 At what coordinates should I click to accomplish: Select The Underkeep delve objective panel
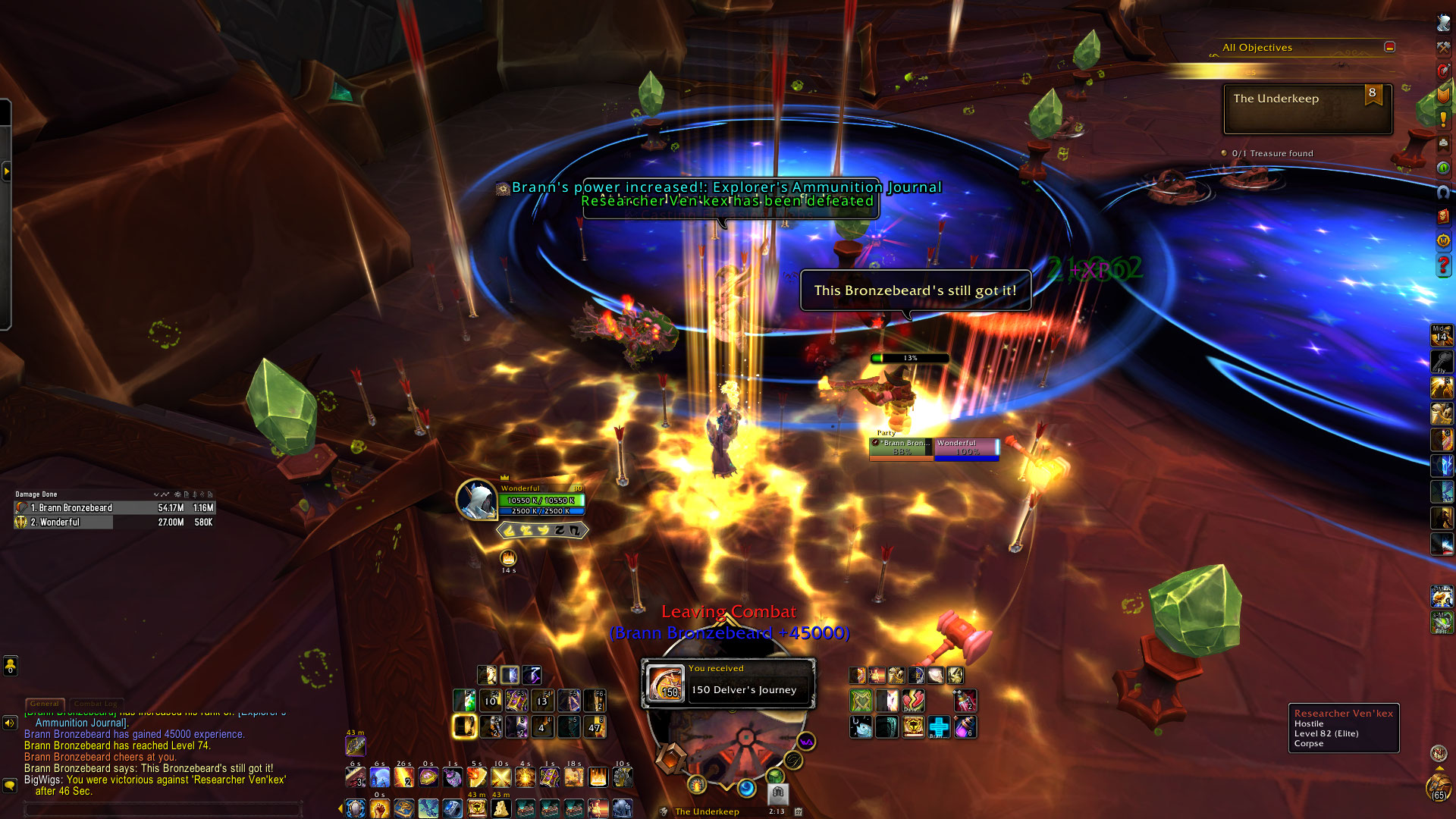[x=1307, y=109]
